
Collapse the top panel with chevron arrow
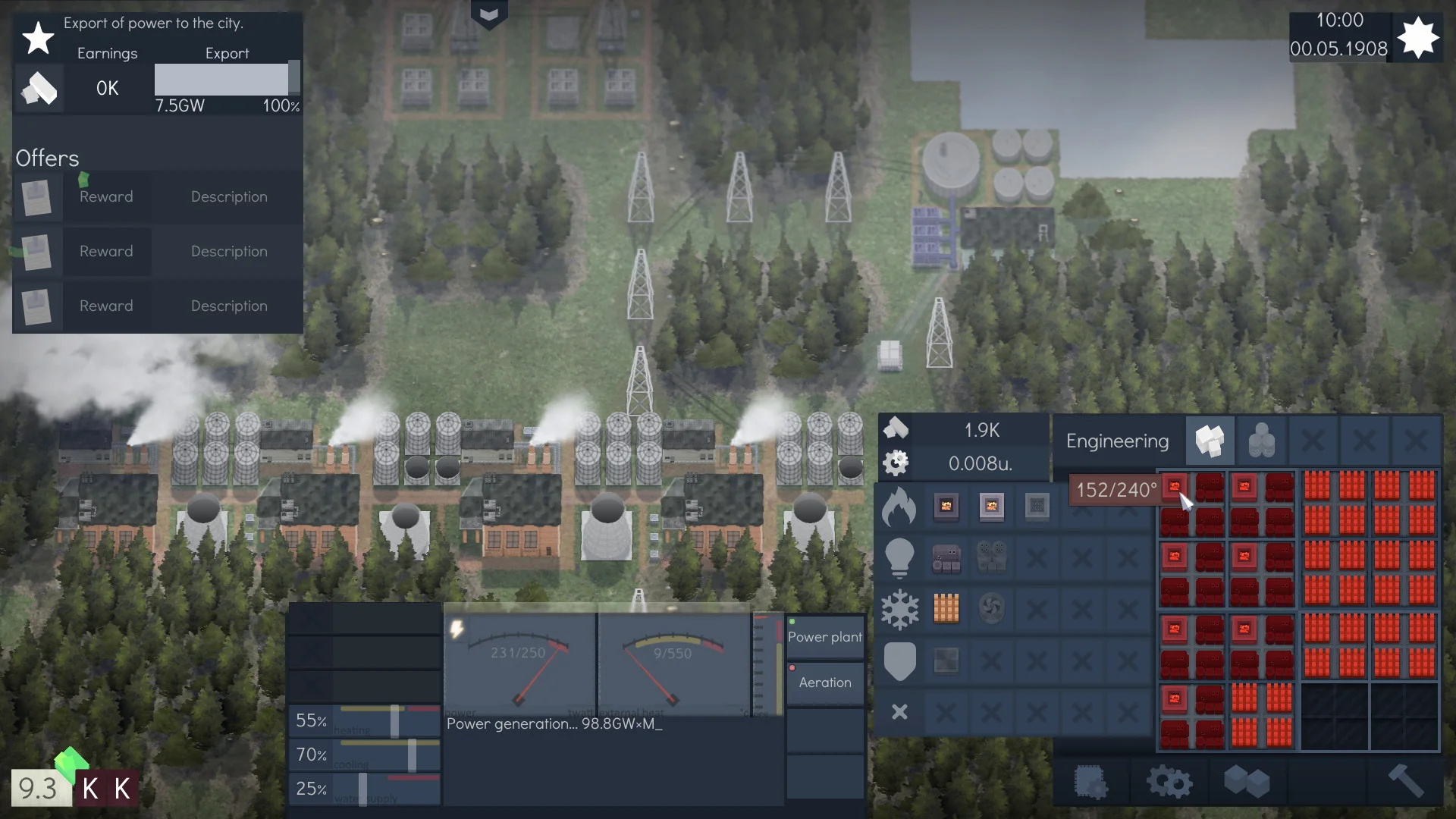[489, 14]
